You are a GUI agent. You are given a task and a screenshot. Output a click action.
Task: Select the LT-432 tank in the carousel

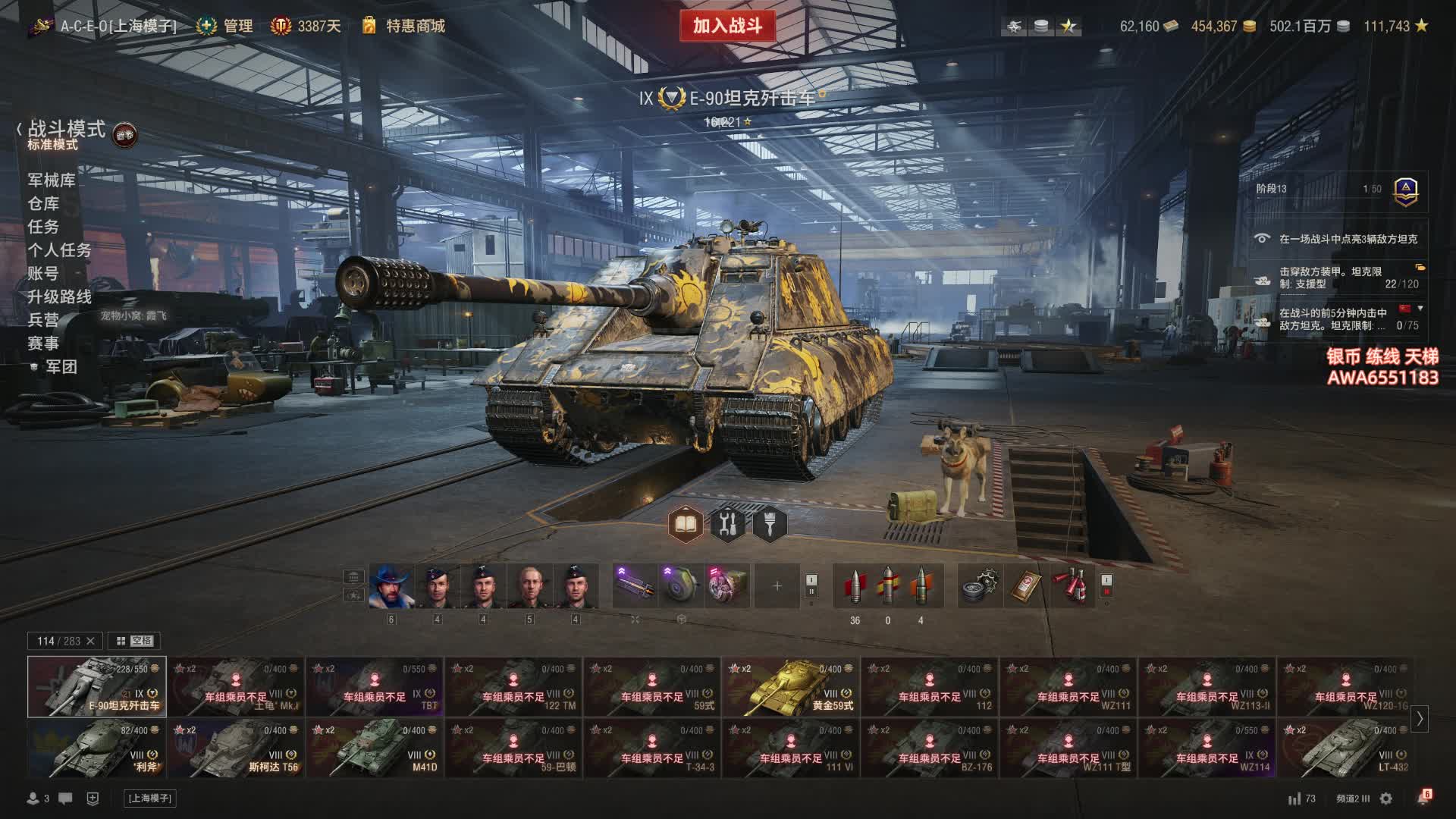pos(1345,748)
